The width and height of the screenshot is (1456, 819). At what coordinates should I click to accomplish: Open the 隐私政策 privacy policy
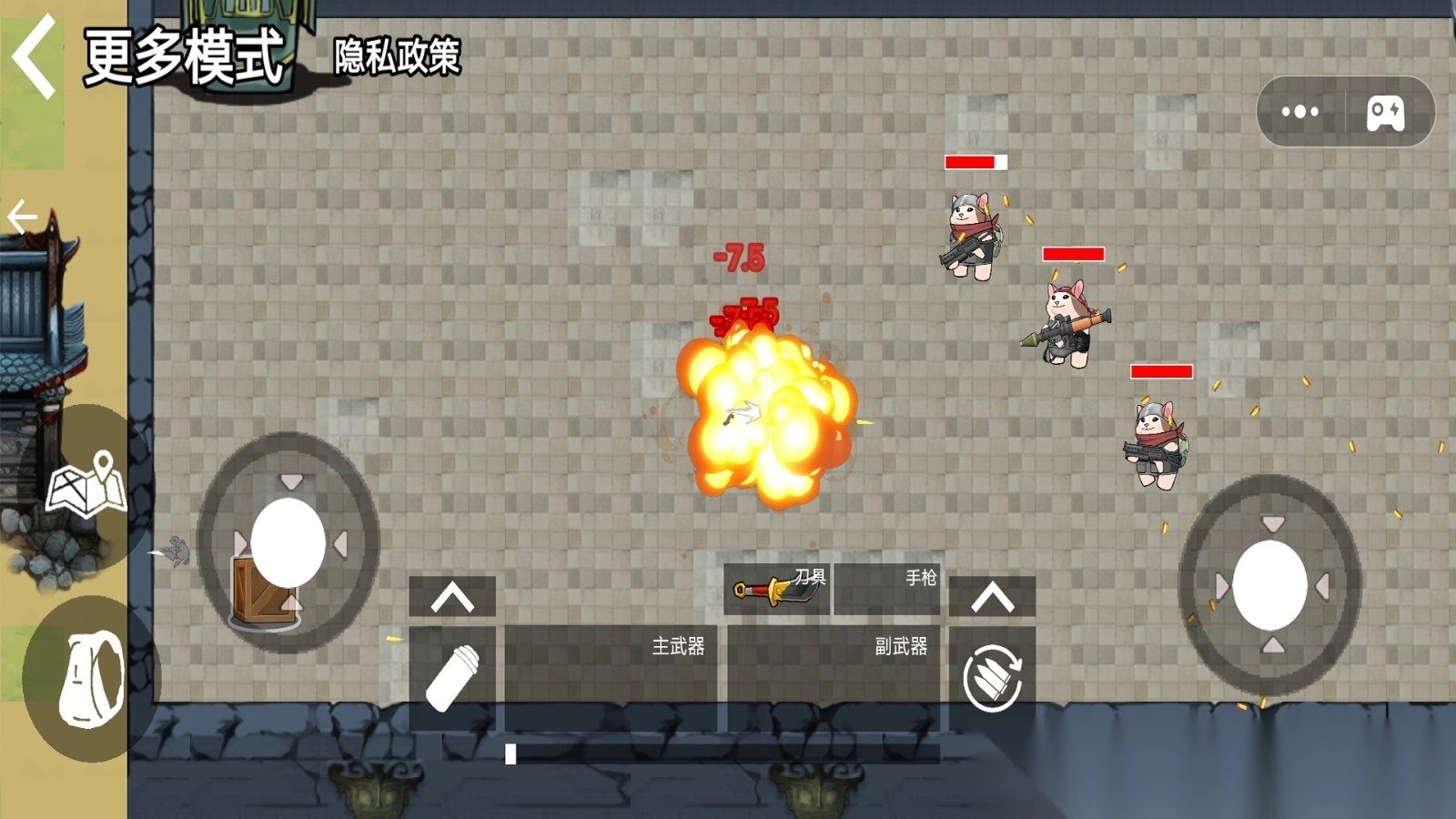(x=397, y=56)
